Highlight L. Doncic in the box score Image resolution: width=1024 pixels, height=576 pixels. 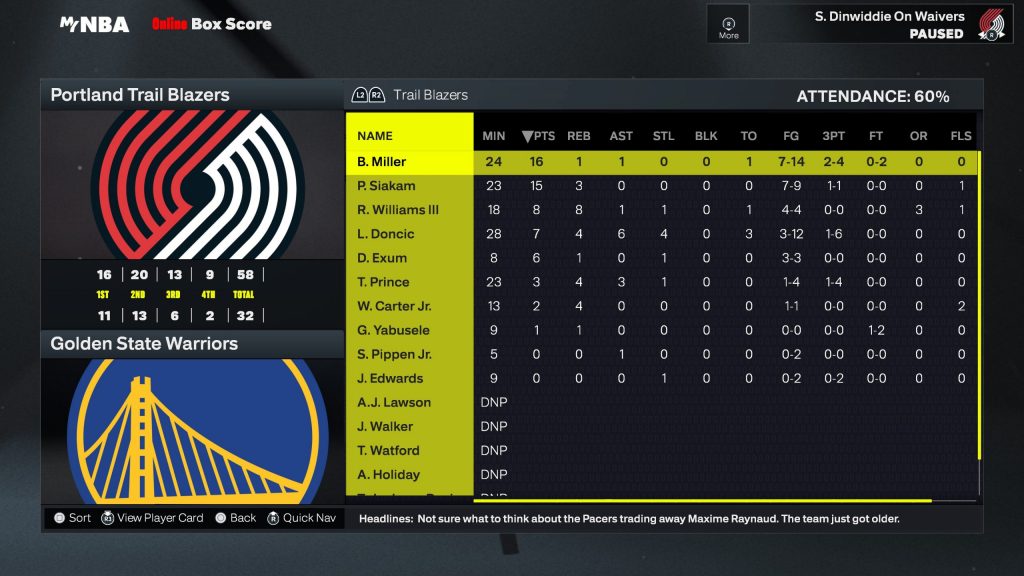click(x=385, y=234)
